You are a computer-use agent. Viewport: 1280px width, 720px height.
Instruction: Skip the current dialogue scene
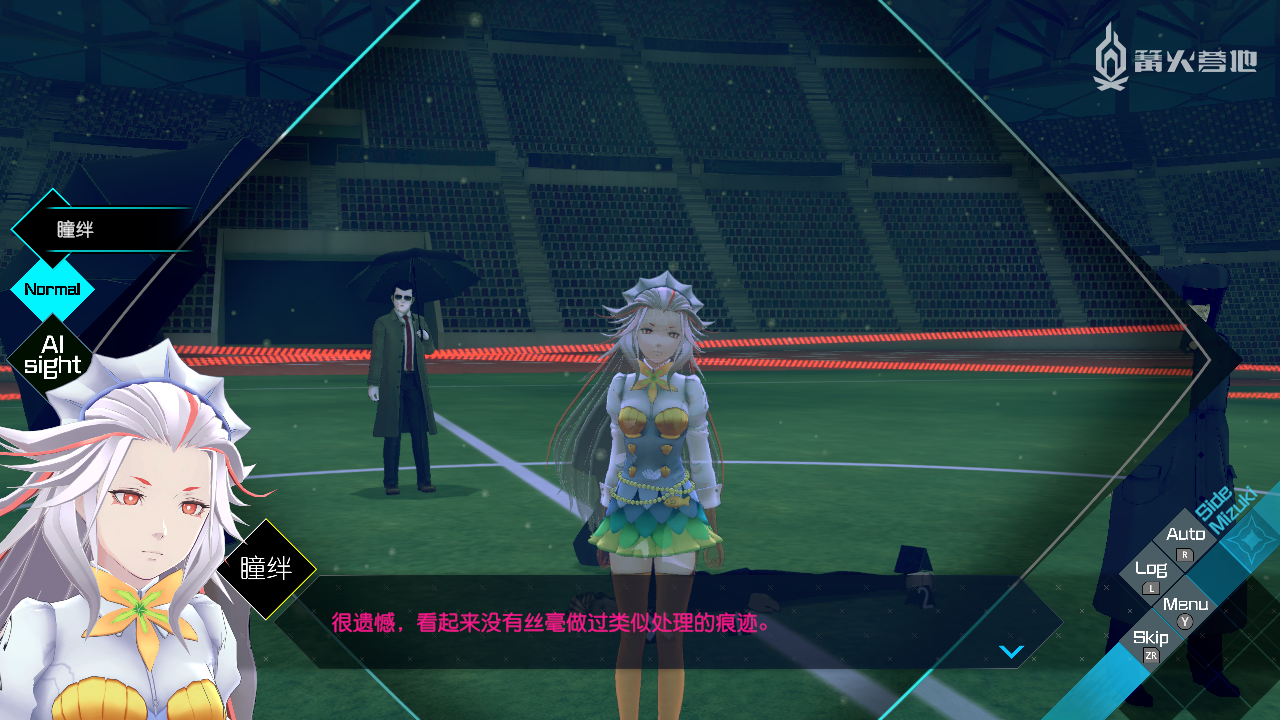[x=1151, y=643]
